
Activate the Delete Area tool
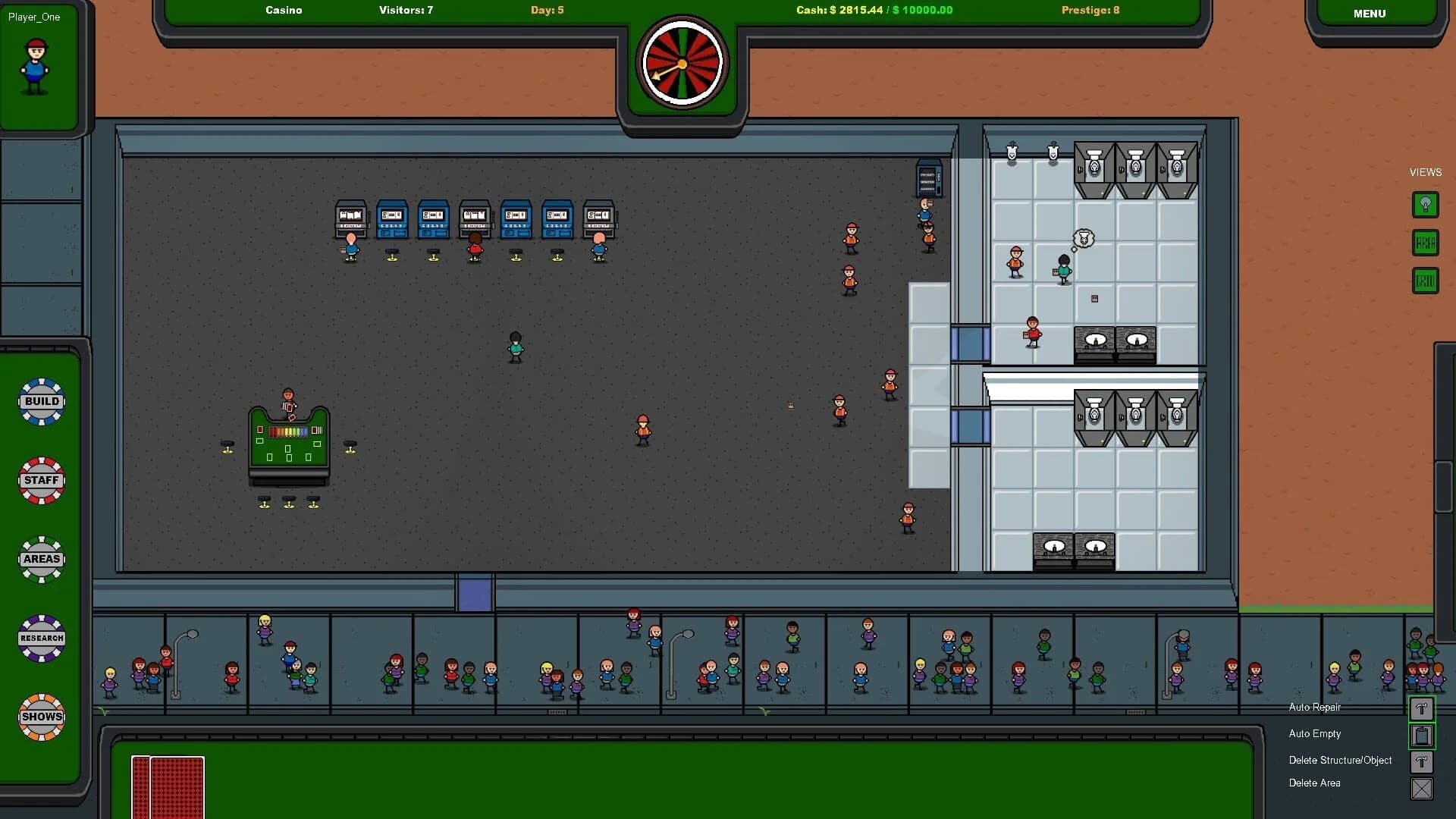1421,789
